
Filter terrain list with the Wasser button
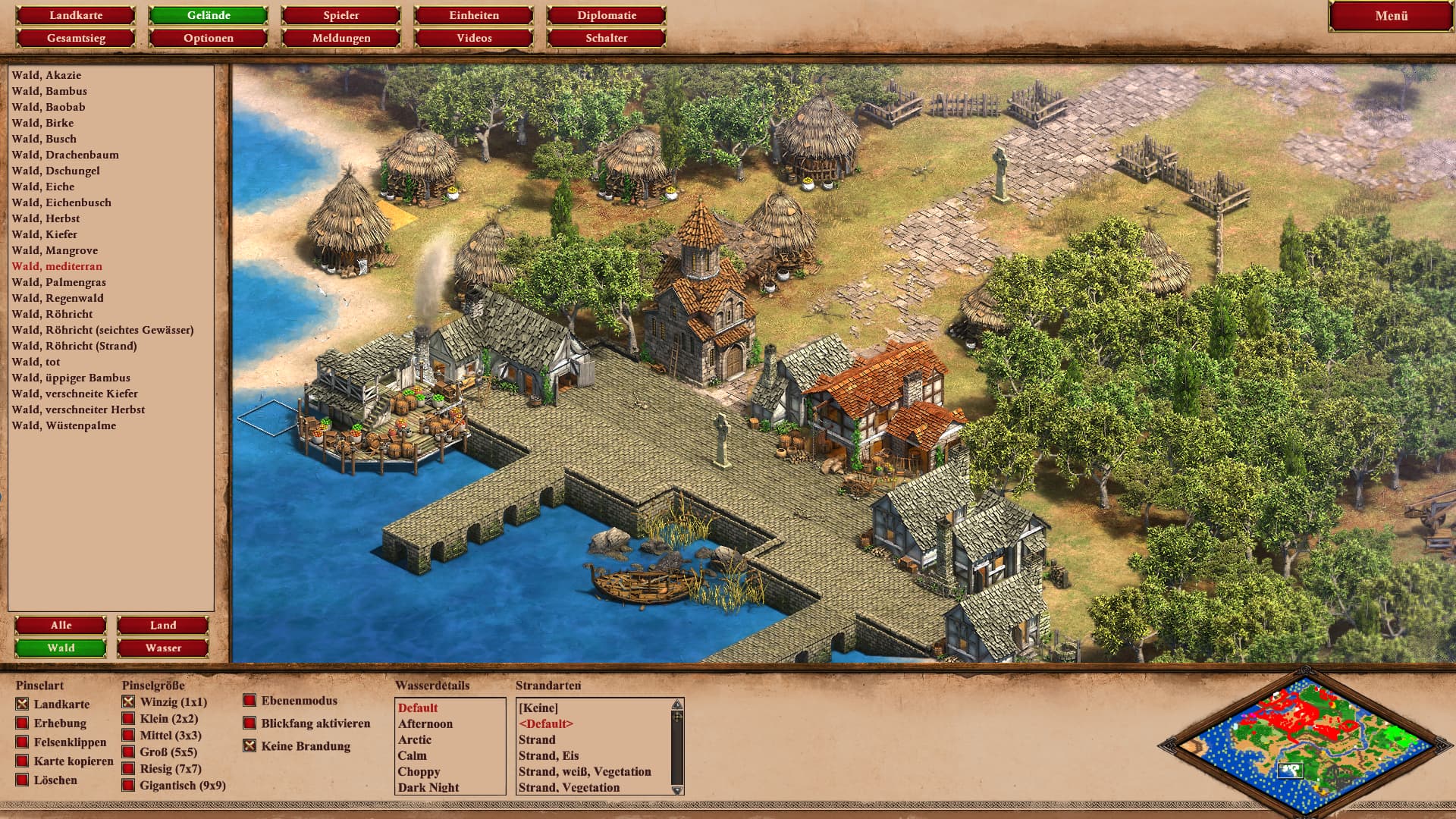coord(163,648)
